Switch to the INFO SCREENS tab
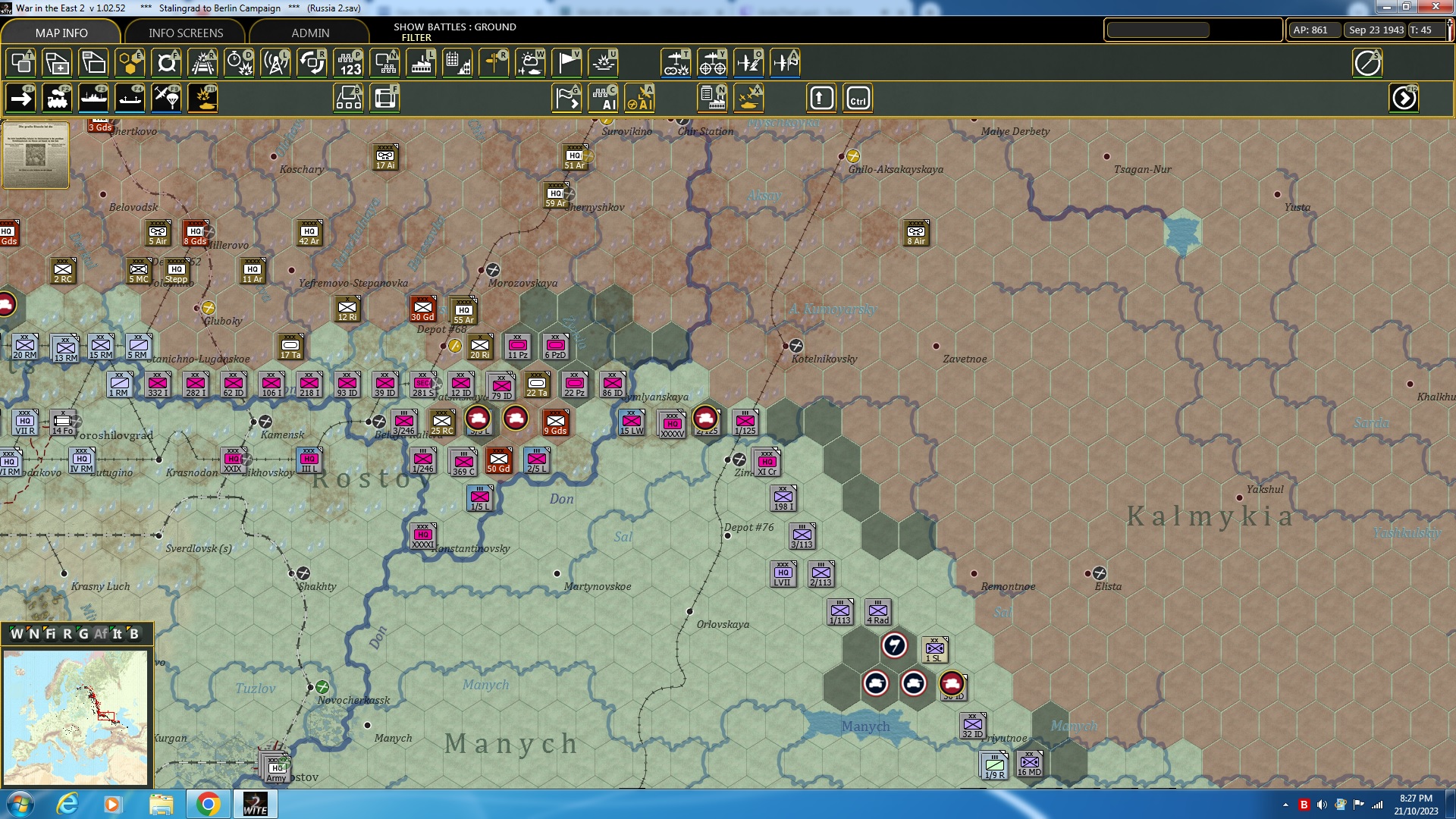This screenshot has width=1456, height=819. [185, 33]
